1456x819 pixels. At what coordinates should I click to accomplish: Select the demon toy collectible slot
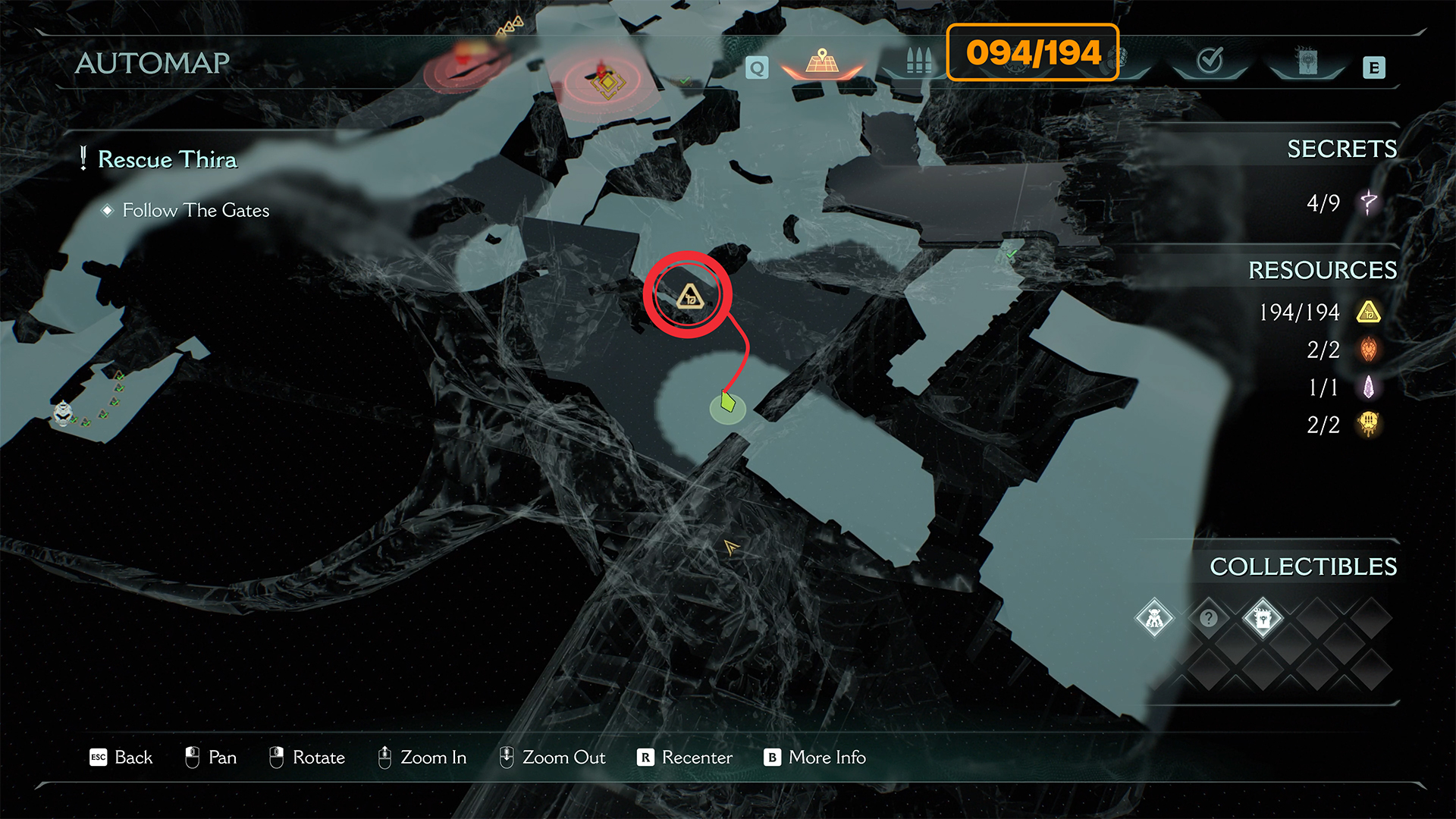[1154, 619]
